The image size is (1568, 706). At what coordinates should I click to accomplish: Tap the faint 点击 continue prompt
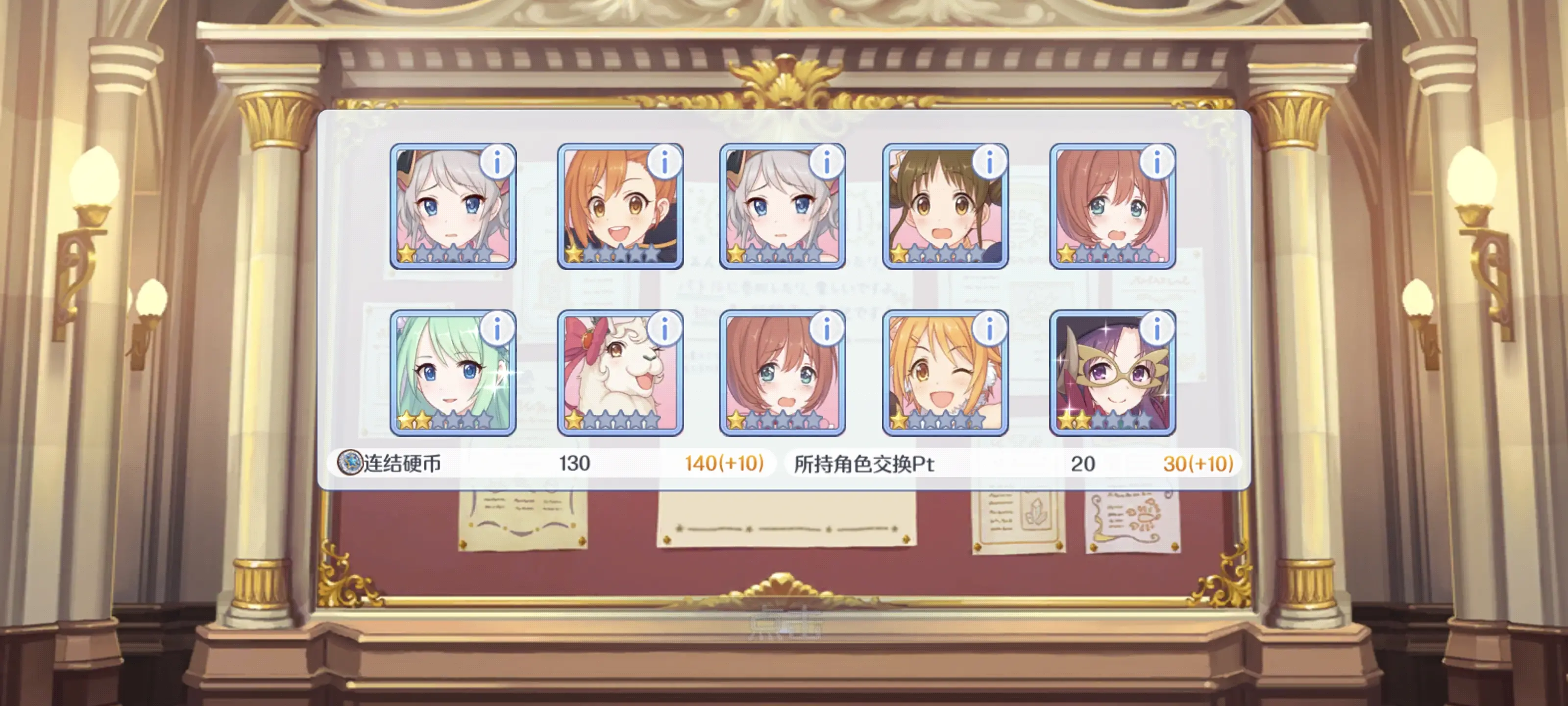(784, 622)
